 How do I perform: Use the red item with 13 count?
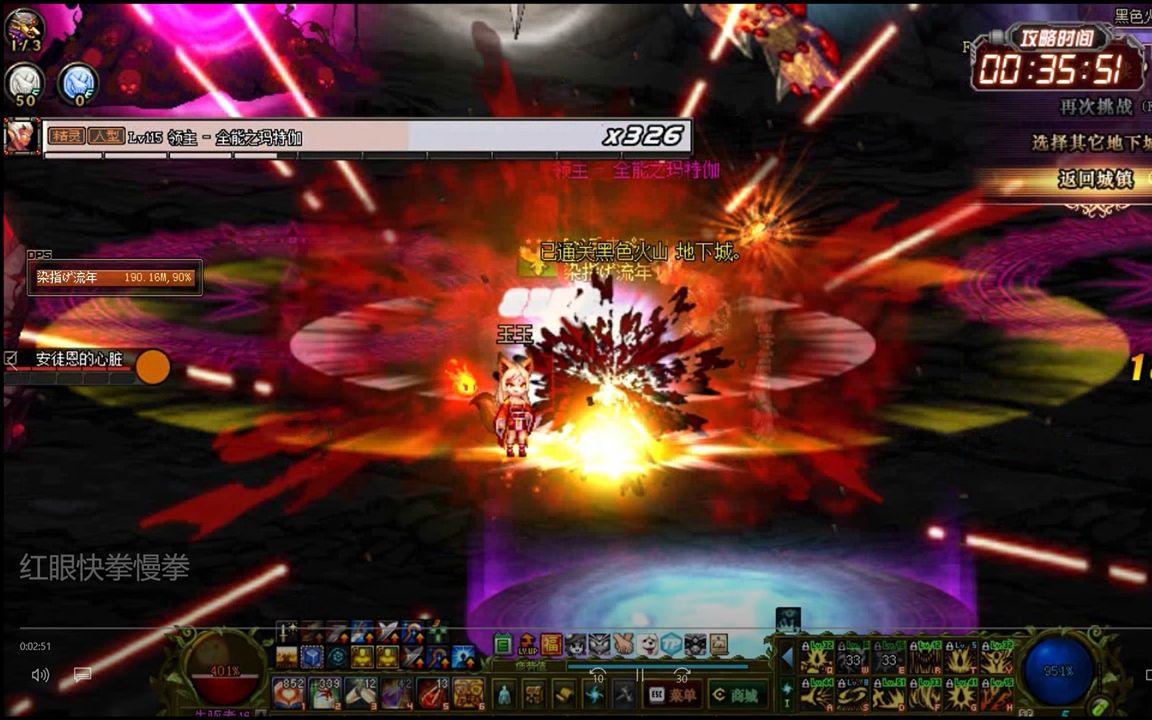432,692
